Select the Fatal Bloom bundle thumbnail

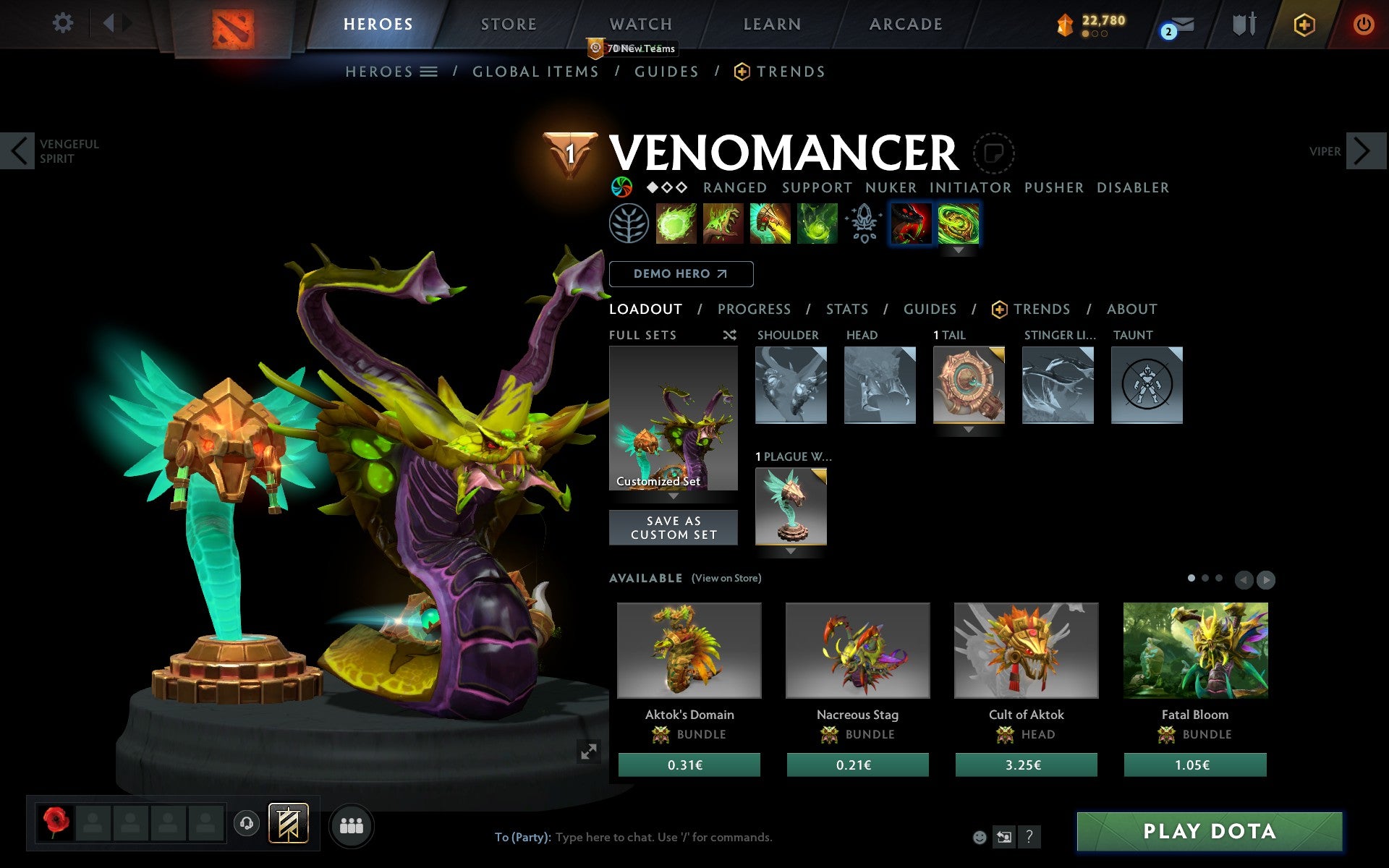[x=1194, y=650]
